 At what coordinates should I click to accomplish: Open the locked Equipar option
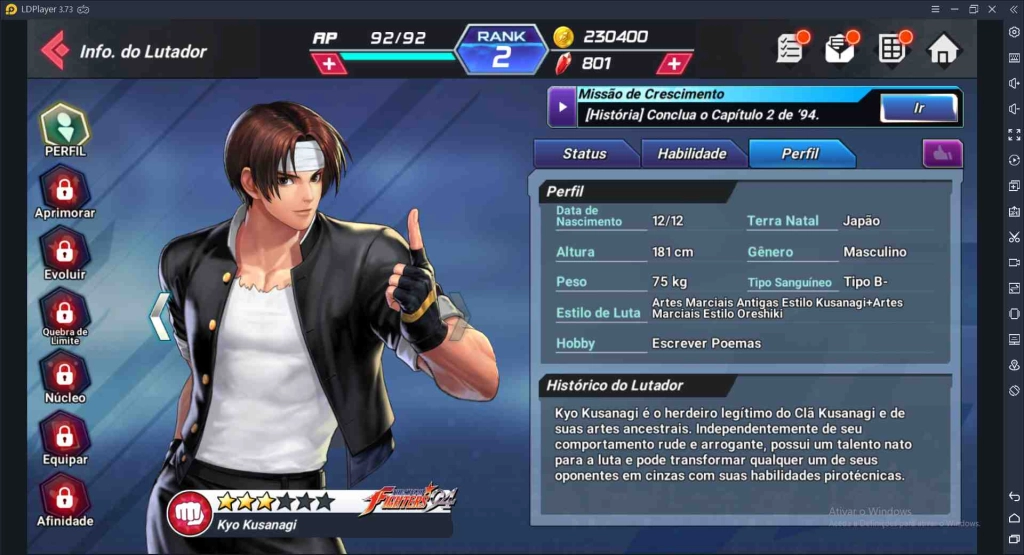(x=65, y=438)
